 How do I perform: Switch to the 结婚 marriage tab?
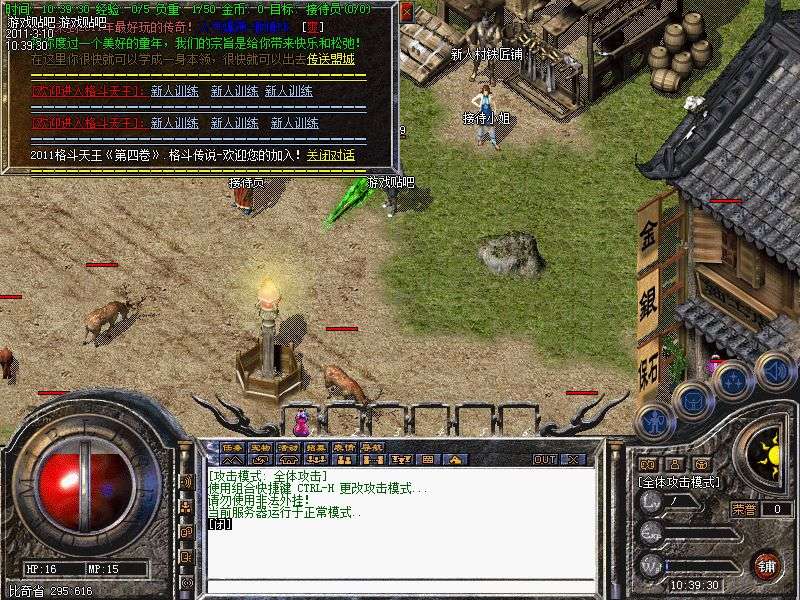click(316, 447)
